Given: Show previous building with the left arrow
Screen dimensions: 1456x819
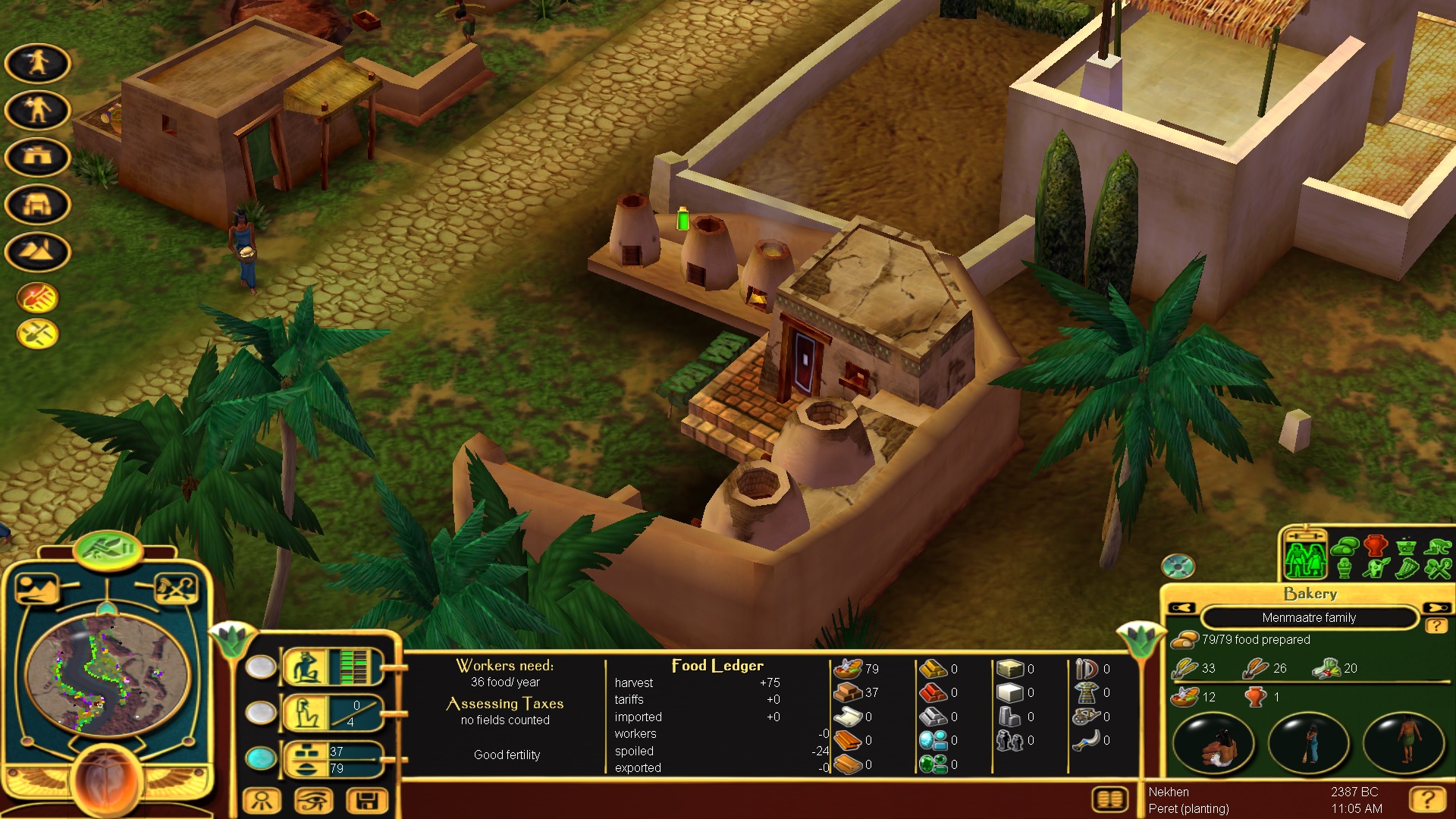Looking at the screenshot, I should coord(1182,608).
